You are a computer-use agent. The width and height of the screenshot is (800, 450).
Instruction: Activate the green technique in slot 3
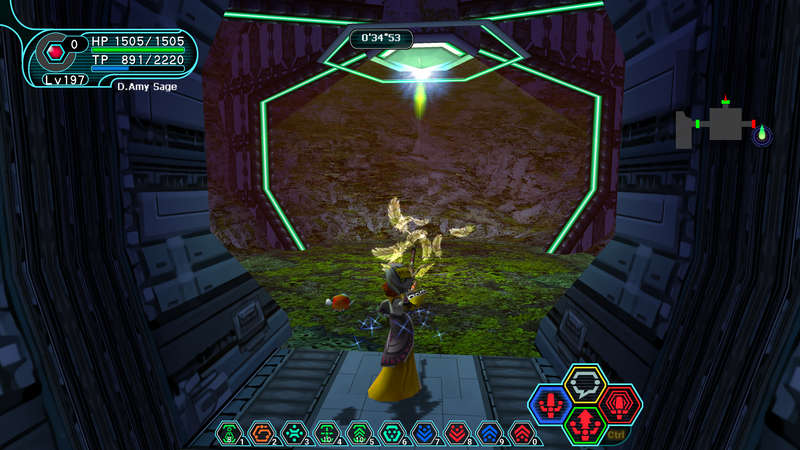tap(294, 432)
